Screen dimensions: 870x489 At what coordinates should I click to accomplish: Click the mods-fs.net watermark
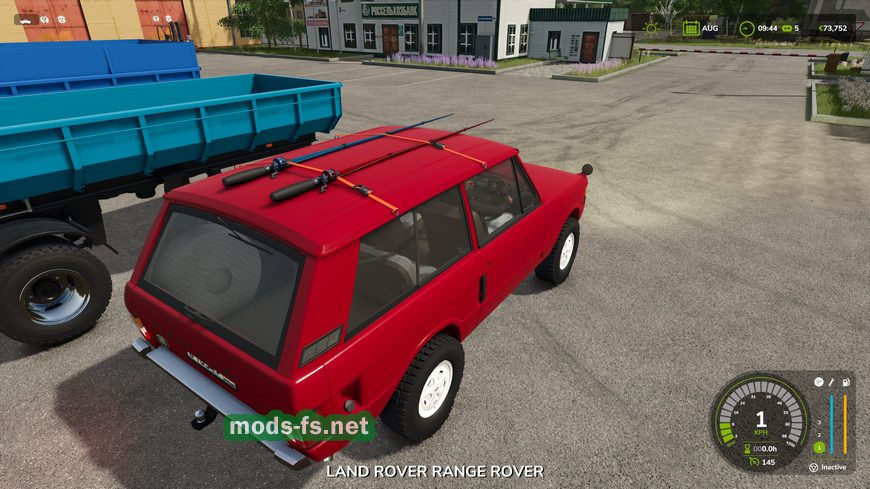point(298,427)
